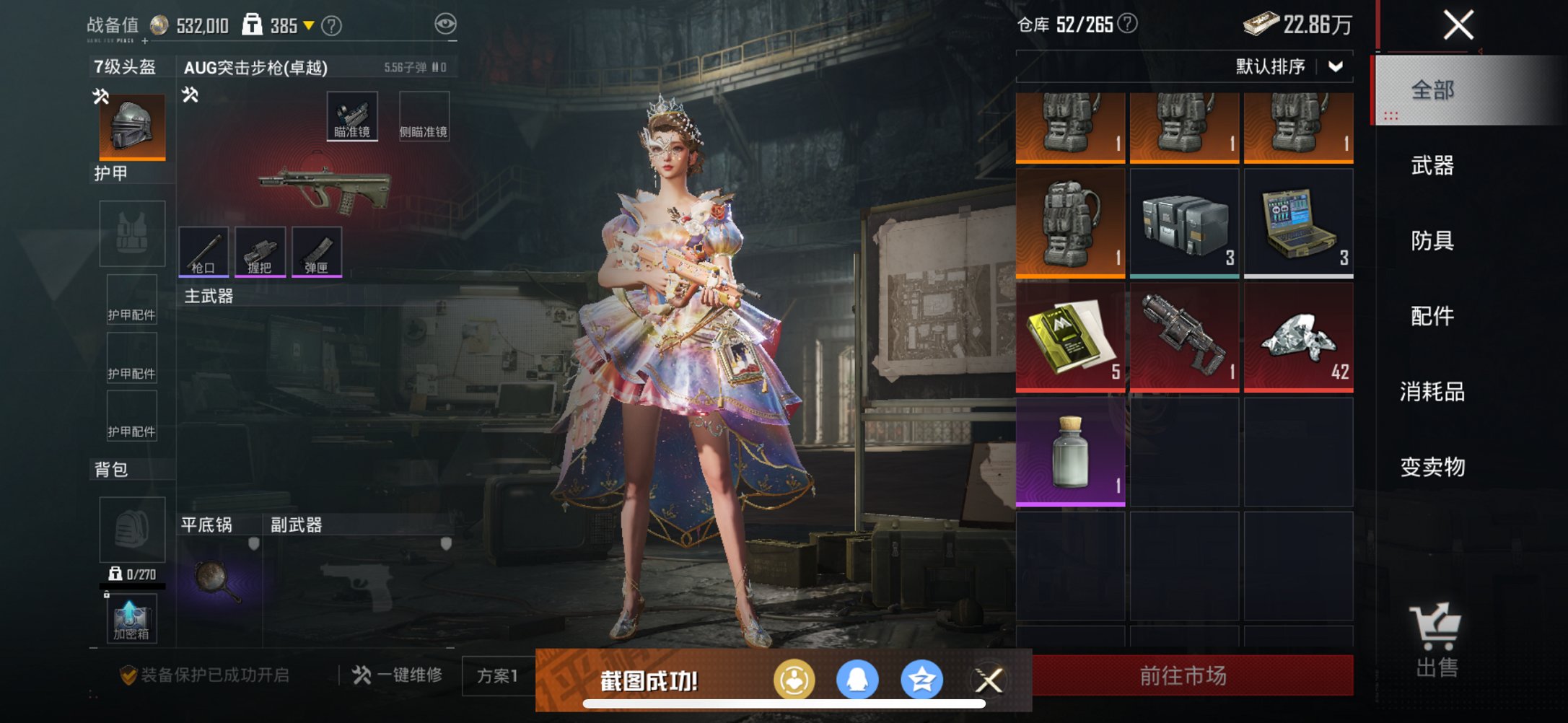This screenshot has height=723, width=1568.
Task: Select the equipped level 7 helmet
Action: coord(132,126)
